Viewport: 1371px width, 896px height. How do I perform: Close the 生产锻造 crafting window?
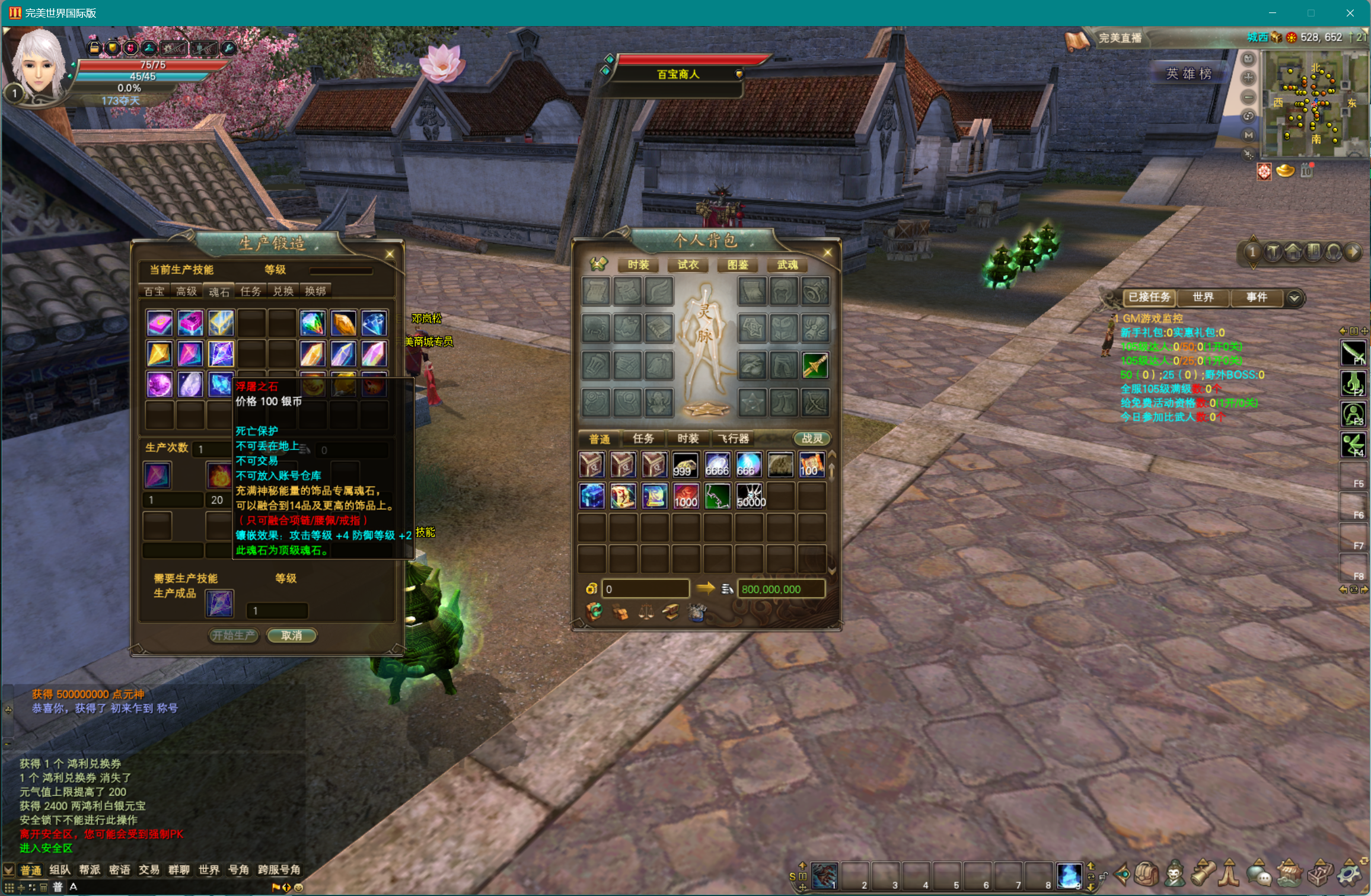390,254
